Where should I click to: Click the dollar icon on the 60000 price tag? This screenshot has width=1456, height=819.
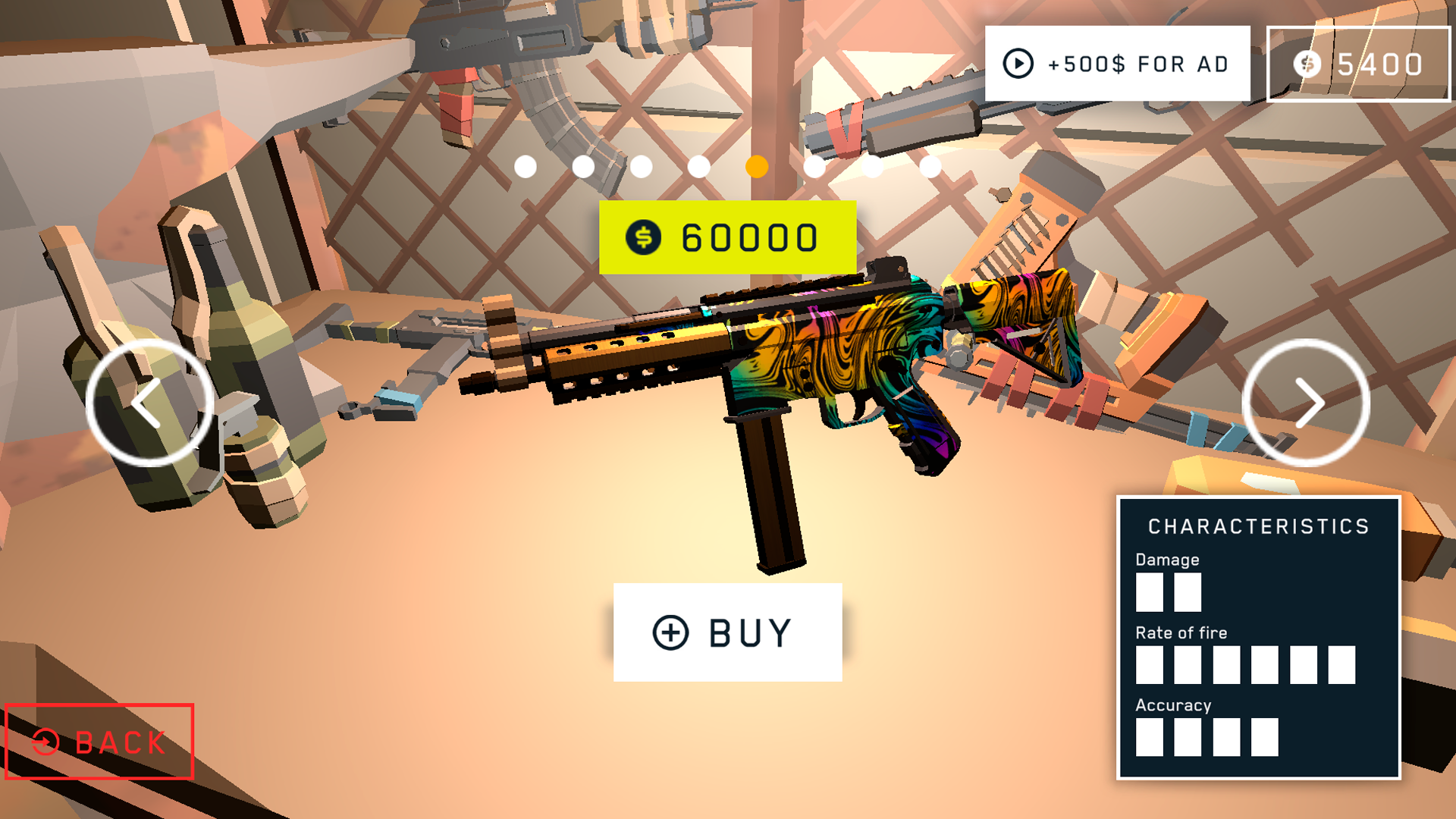pos(642,236)
